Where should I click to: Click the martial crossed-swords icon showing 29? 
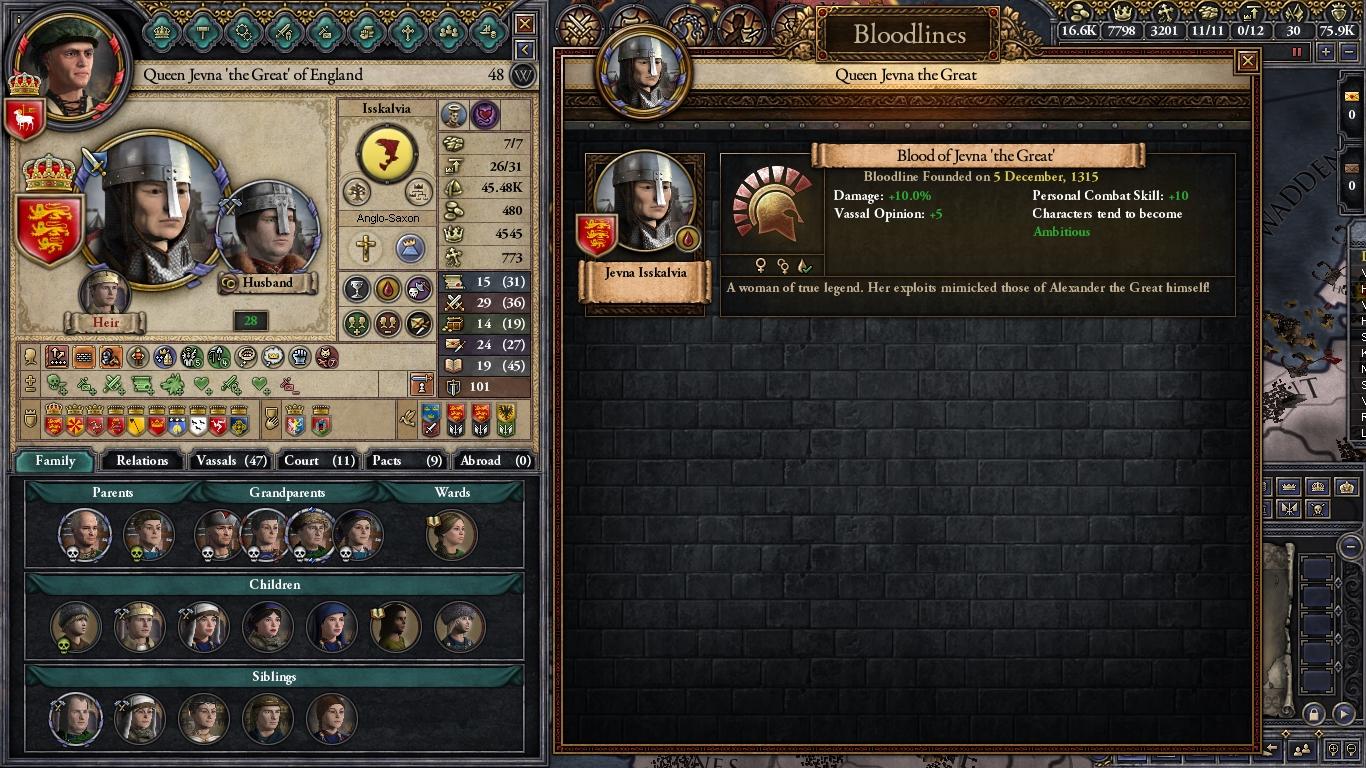point(455,300)
